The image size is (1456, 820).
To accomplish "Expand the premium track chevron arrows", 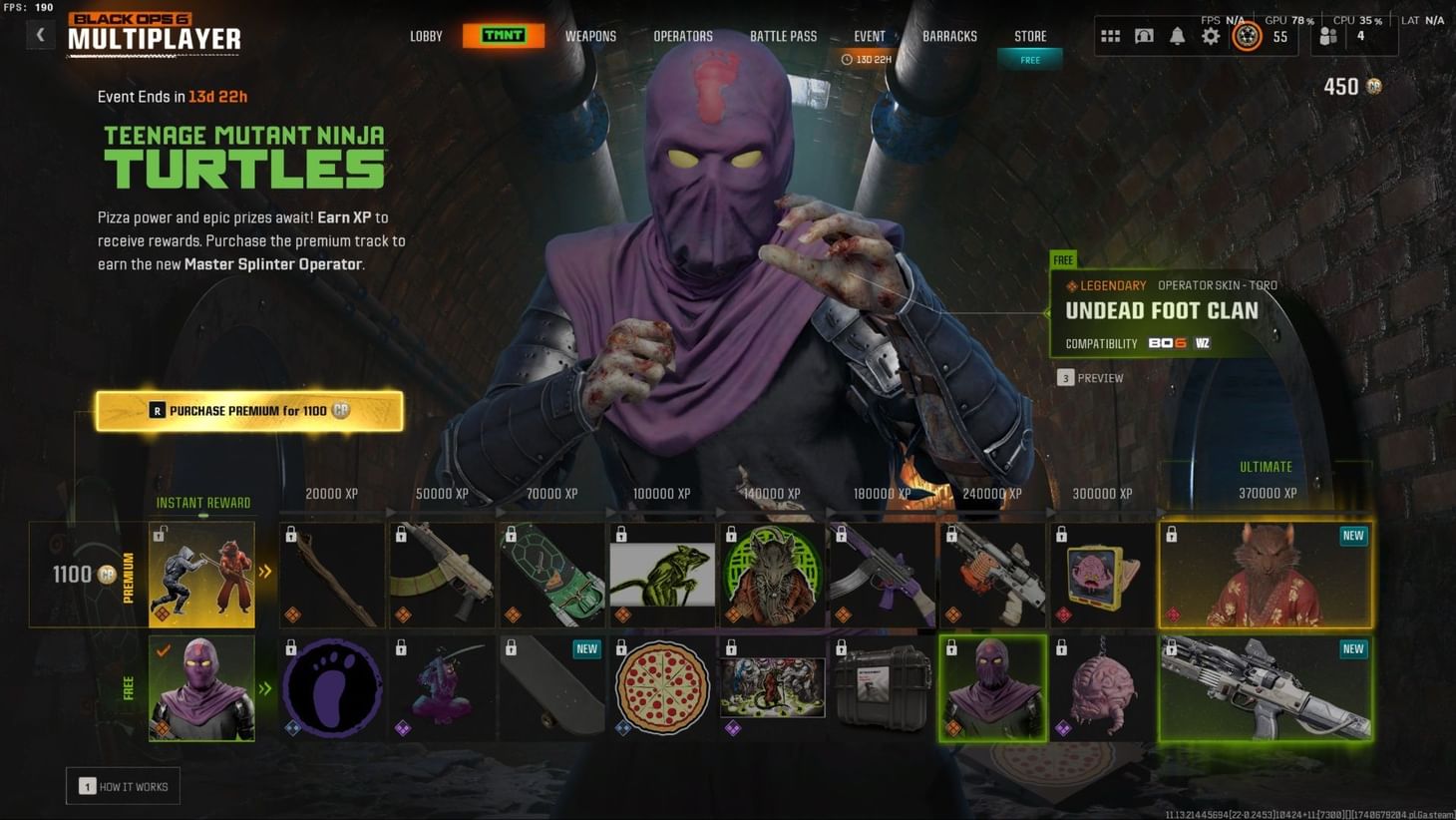I will pos(264,572).
